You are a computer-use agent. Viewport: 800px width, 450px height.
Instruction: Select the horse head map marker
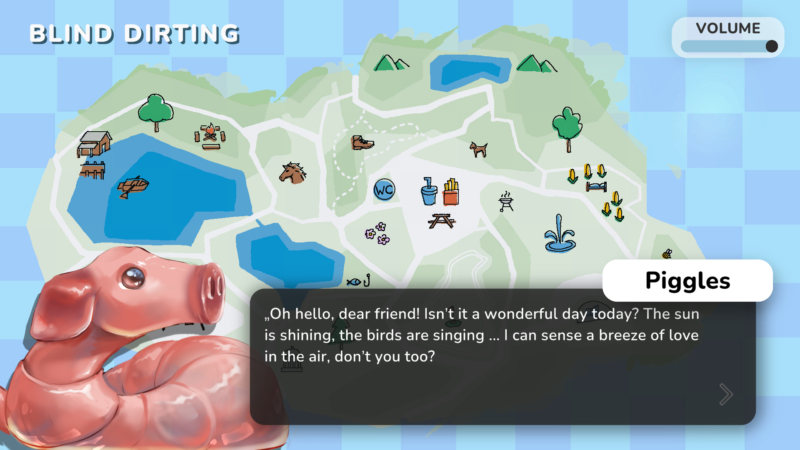(292, 172)
